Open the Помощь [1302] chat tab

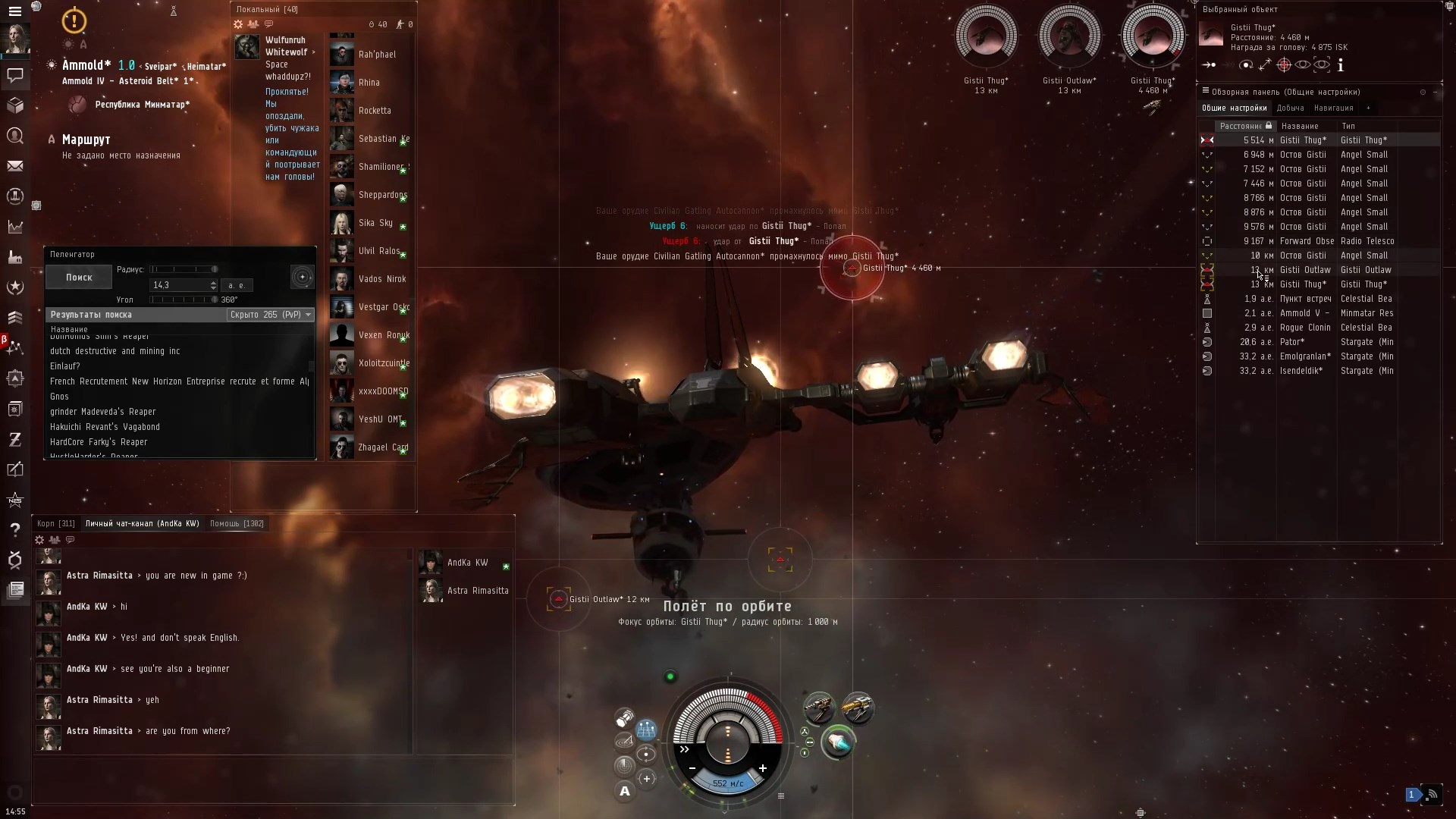(x=237, y=523)
